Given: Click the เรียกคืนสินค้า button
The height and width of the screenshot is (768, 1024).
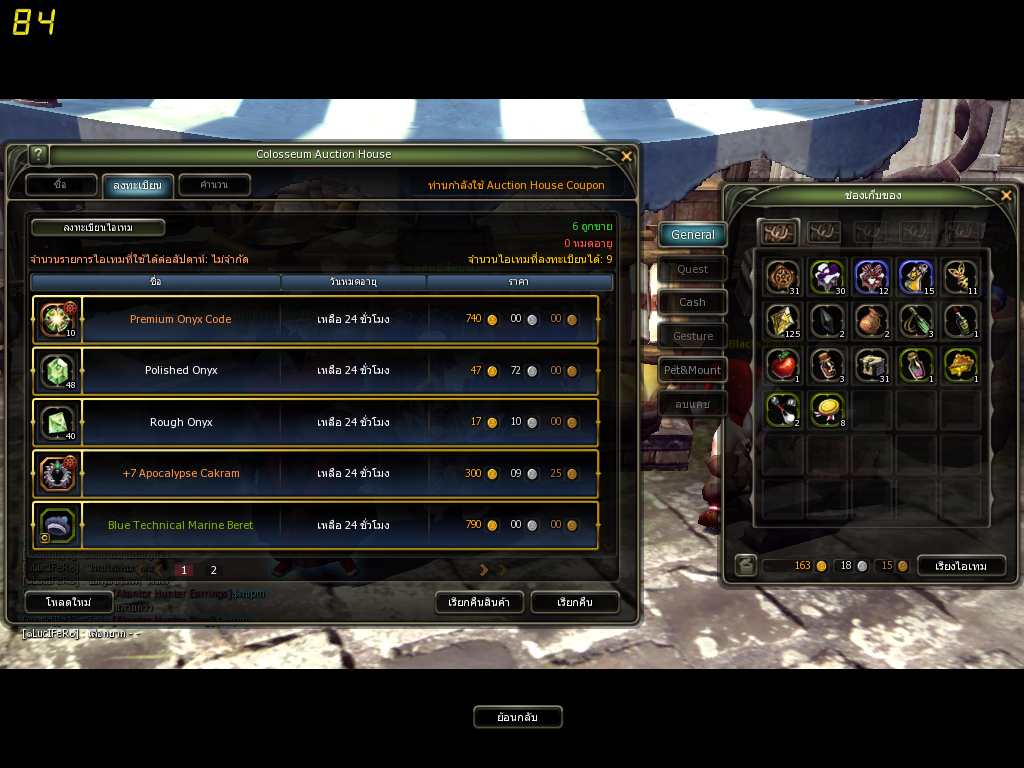Looking at the screenshot, I should pyautogui.click(x=479, y=602).
